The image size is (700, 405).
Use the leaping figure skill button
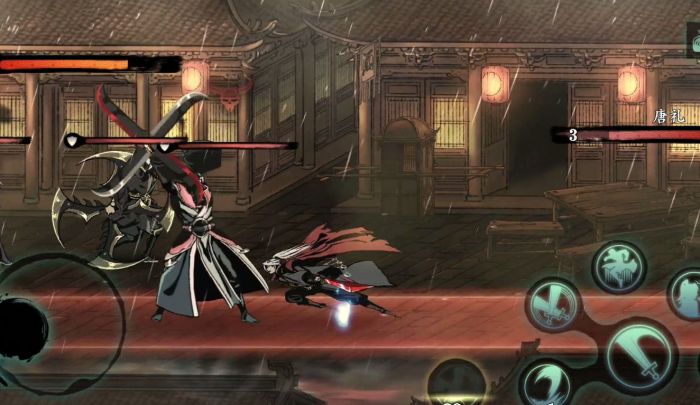619,266
